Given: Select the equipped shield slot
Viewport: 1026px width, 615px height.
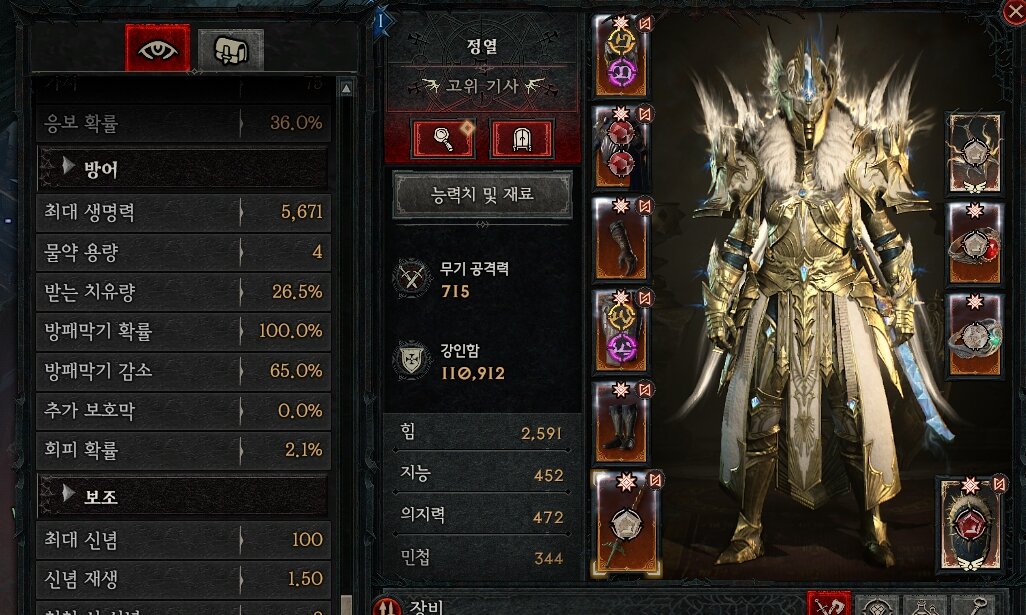Looking at the screenshot, I should pyautogui.click(x=970, y=535).
